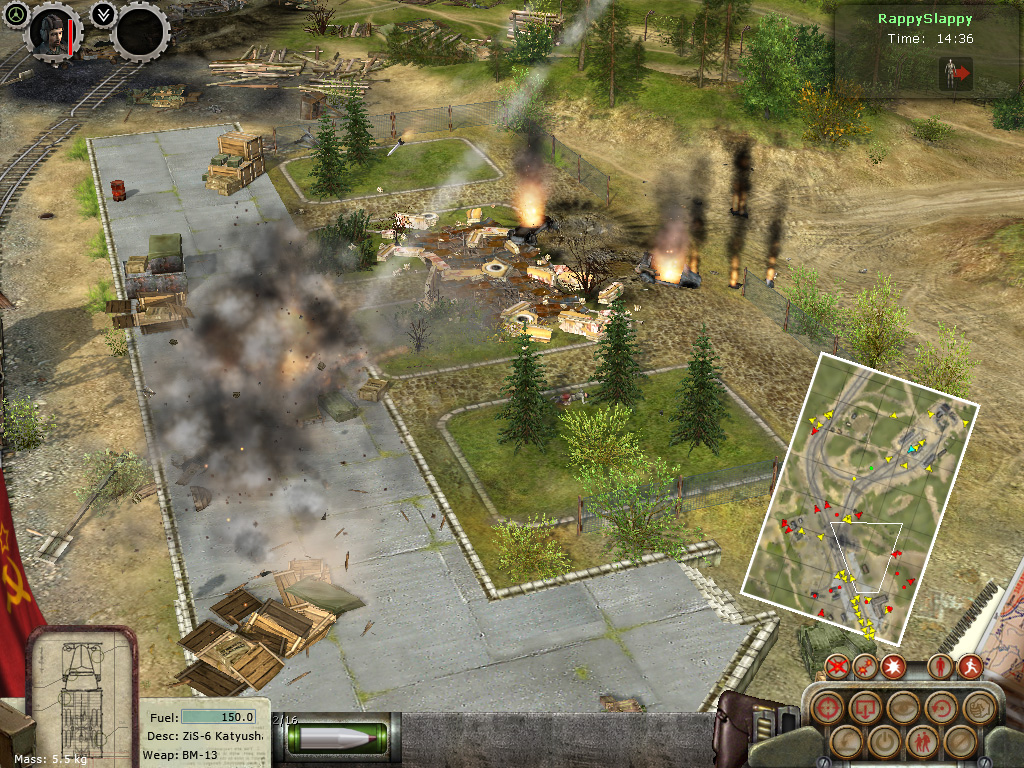The width and height of the screenshot is (1024, 768).
Task: Set hold fire with crossed-out explosion button
Action: point(838,666)
